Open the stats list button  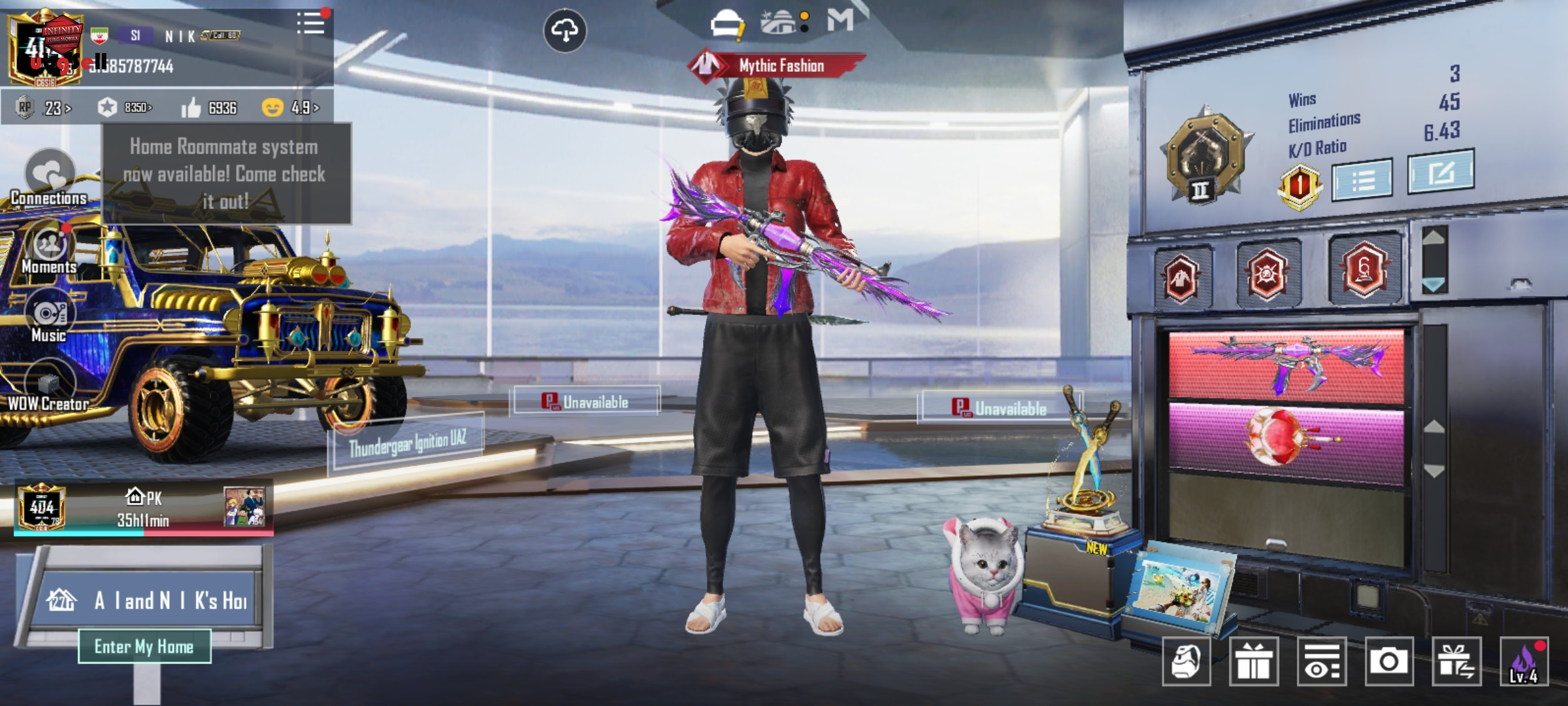point(1362,178)
